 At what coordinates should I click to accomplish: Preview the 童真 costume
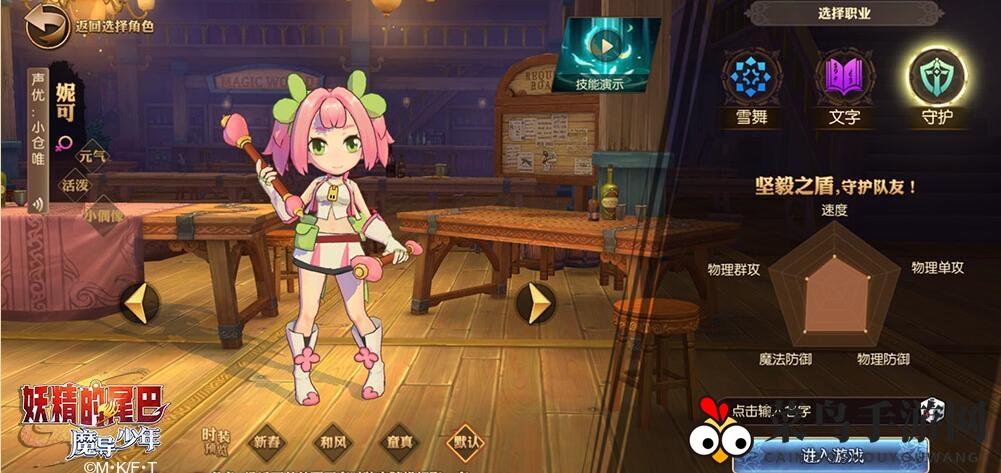398,441
